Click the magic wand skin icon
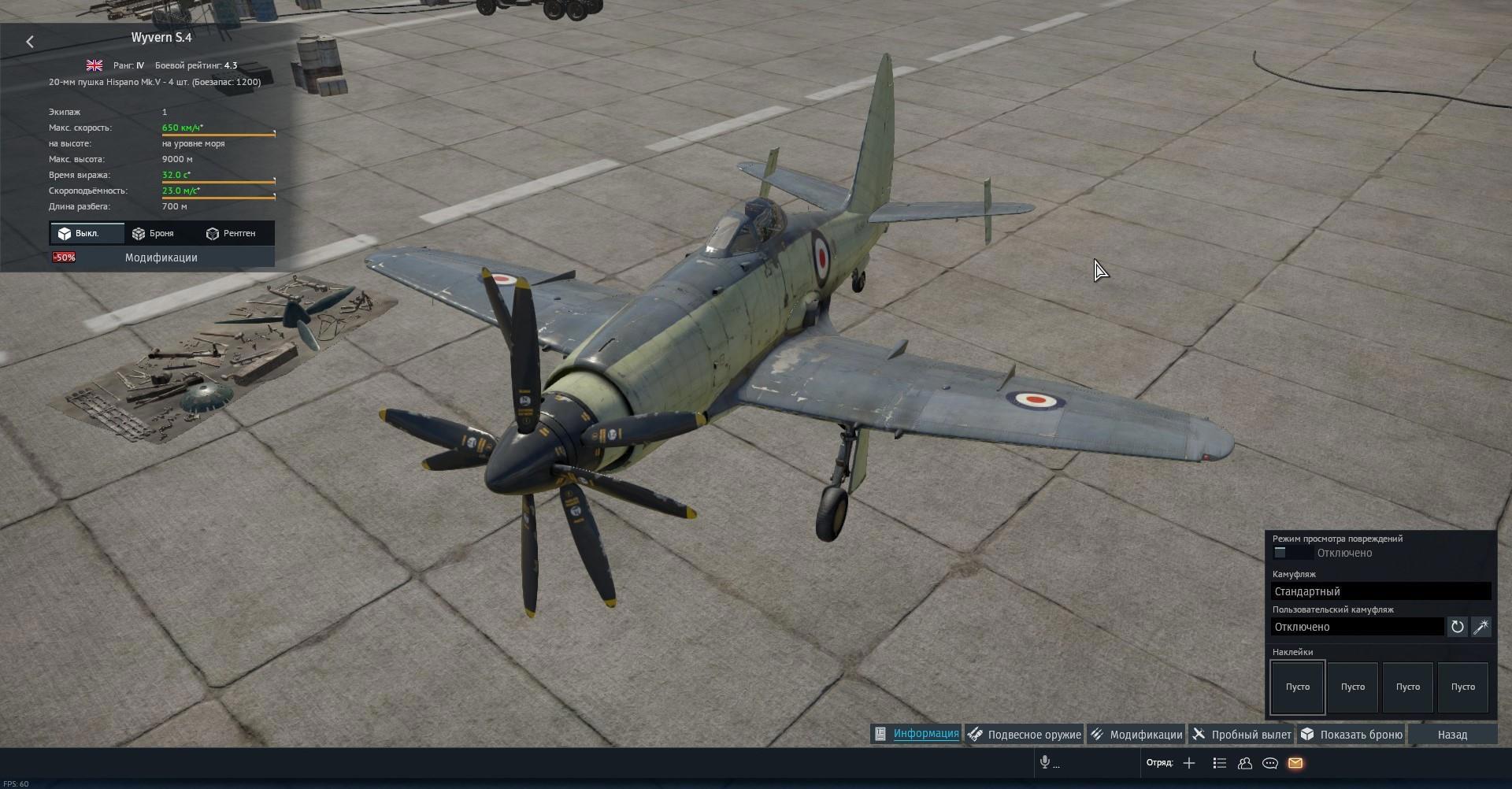The width and height of the screenshot is (1512, 789). 1481,627
